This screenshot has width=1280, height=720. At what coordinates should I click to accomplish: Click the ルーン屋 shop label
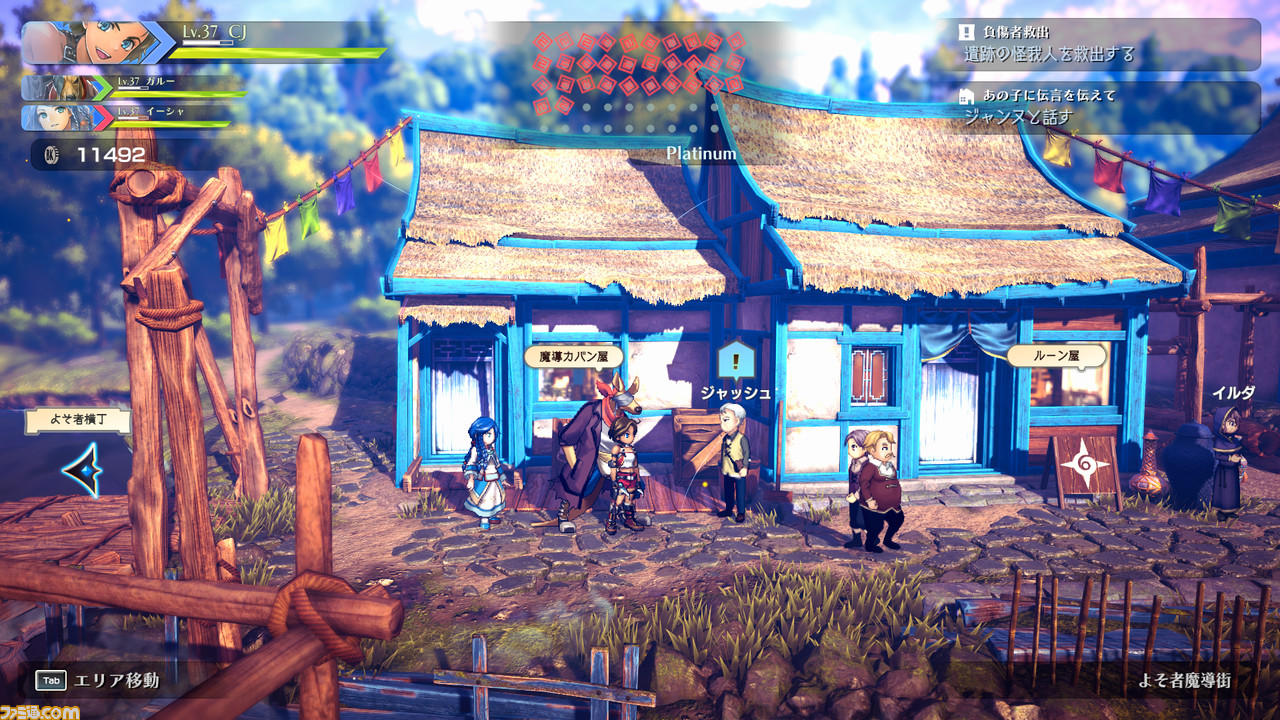tap(1056, 356)
